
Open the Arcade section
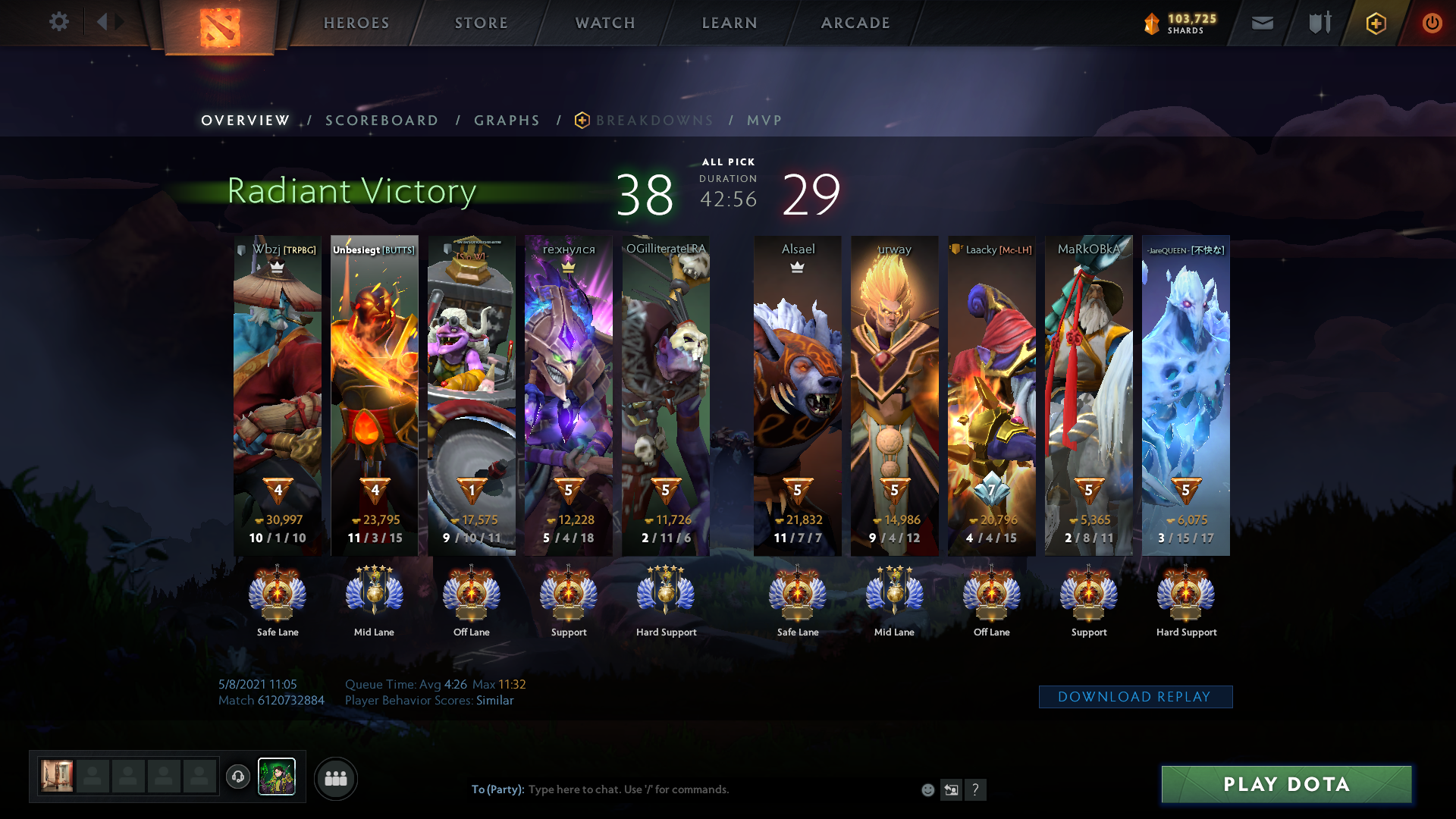pos(855,23)
